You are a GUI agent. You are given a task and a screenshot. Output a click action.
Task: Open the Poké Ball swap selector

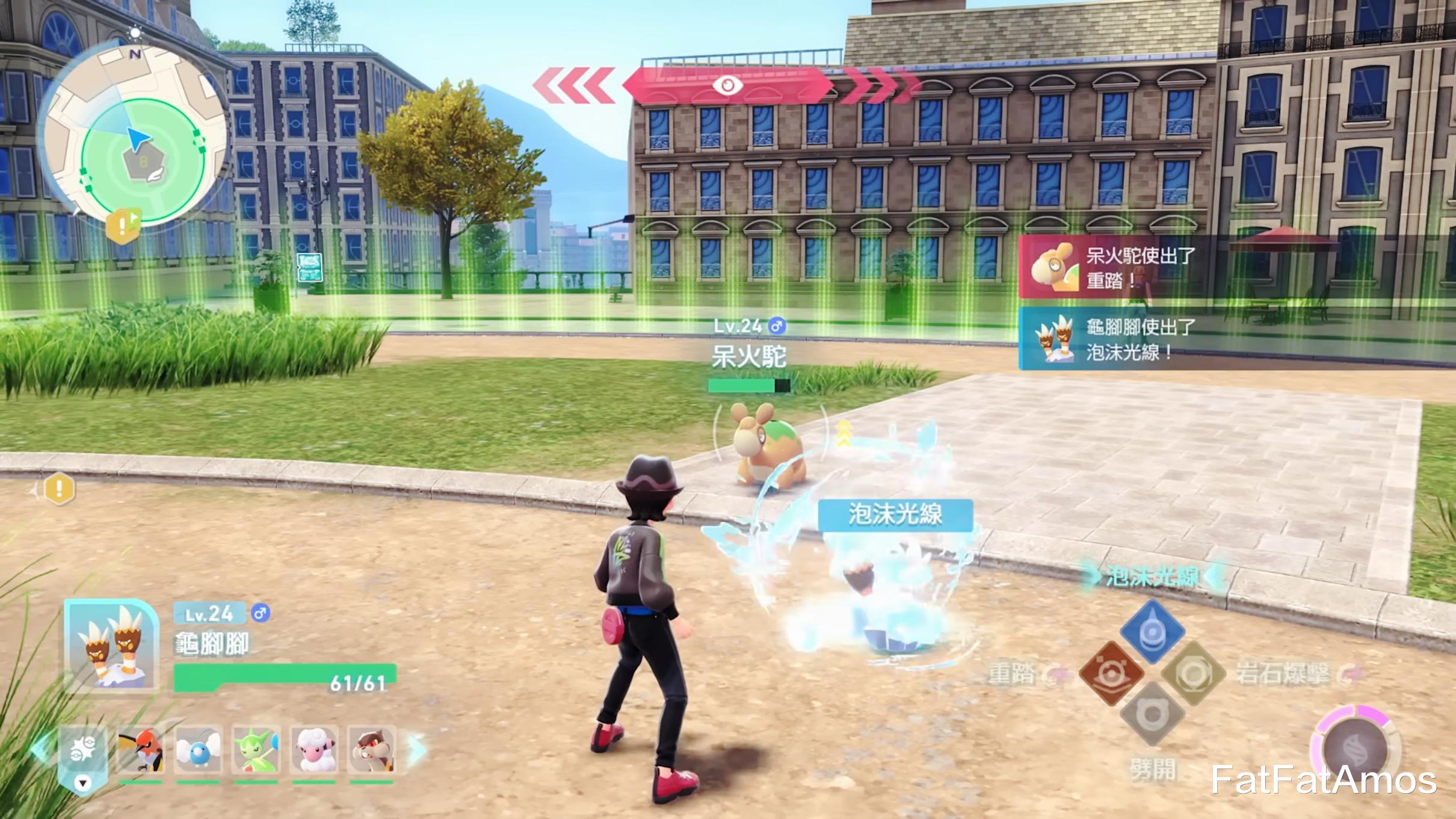83,752
